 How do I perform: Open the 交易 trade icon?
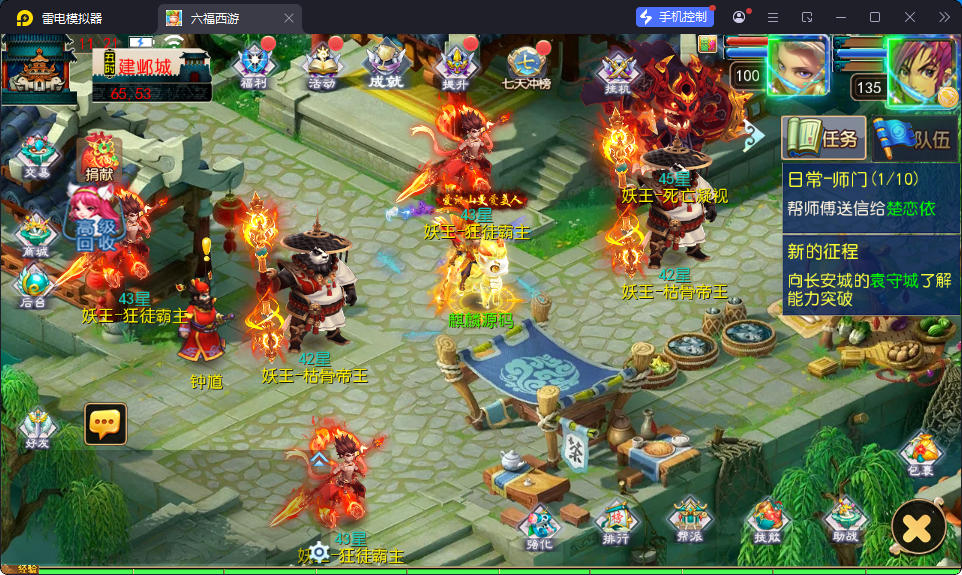tap(37, 157)
